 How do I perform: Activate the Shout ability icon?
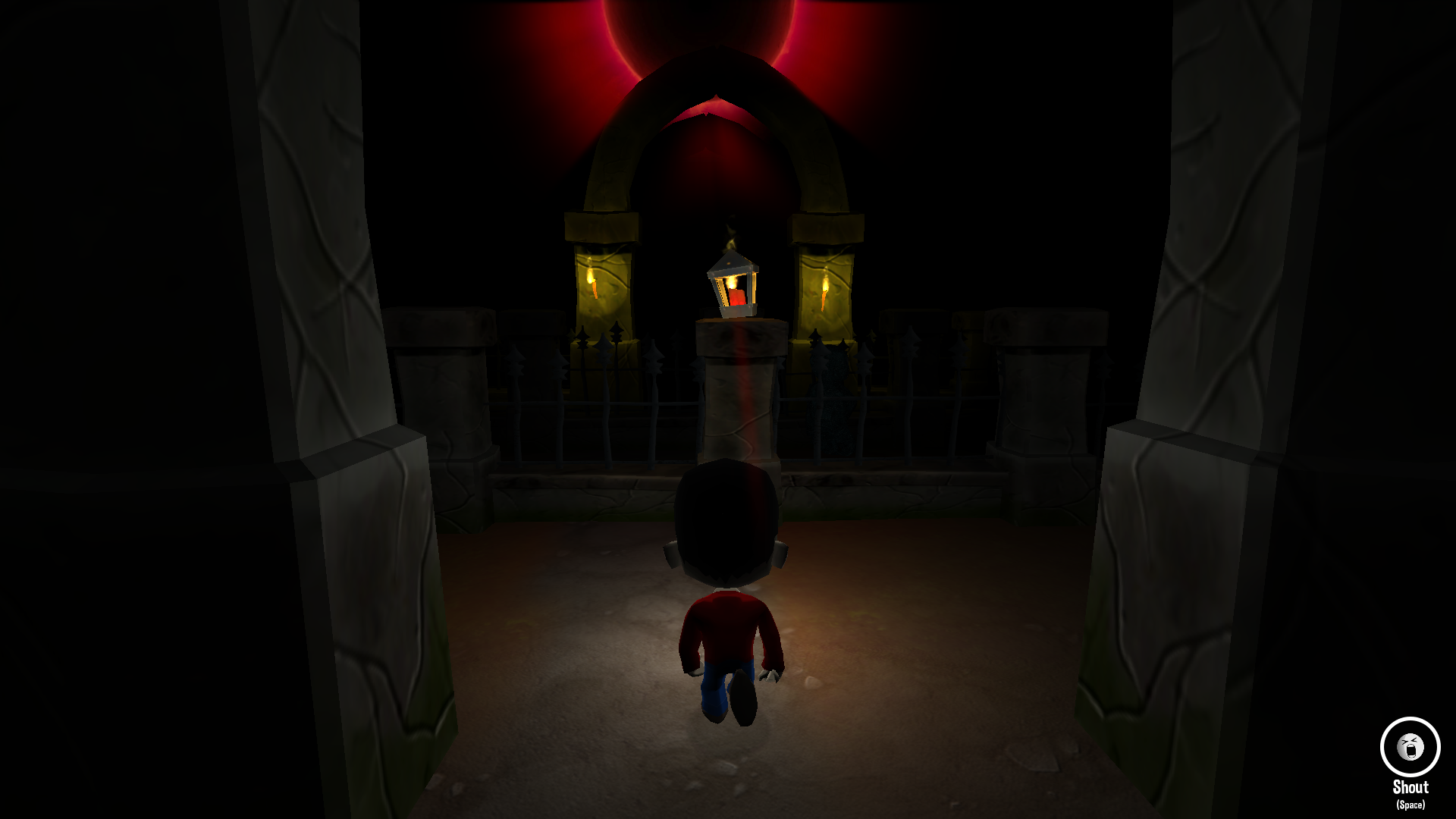coord(1410,748)
